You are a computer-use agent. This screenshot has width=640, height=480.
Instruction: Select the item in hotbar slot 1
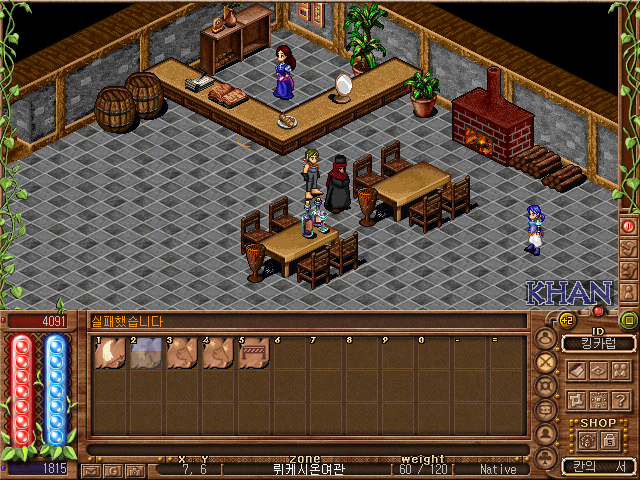click(110, 353)
